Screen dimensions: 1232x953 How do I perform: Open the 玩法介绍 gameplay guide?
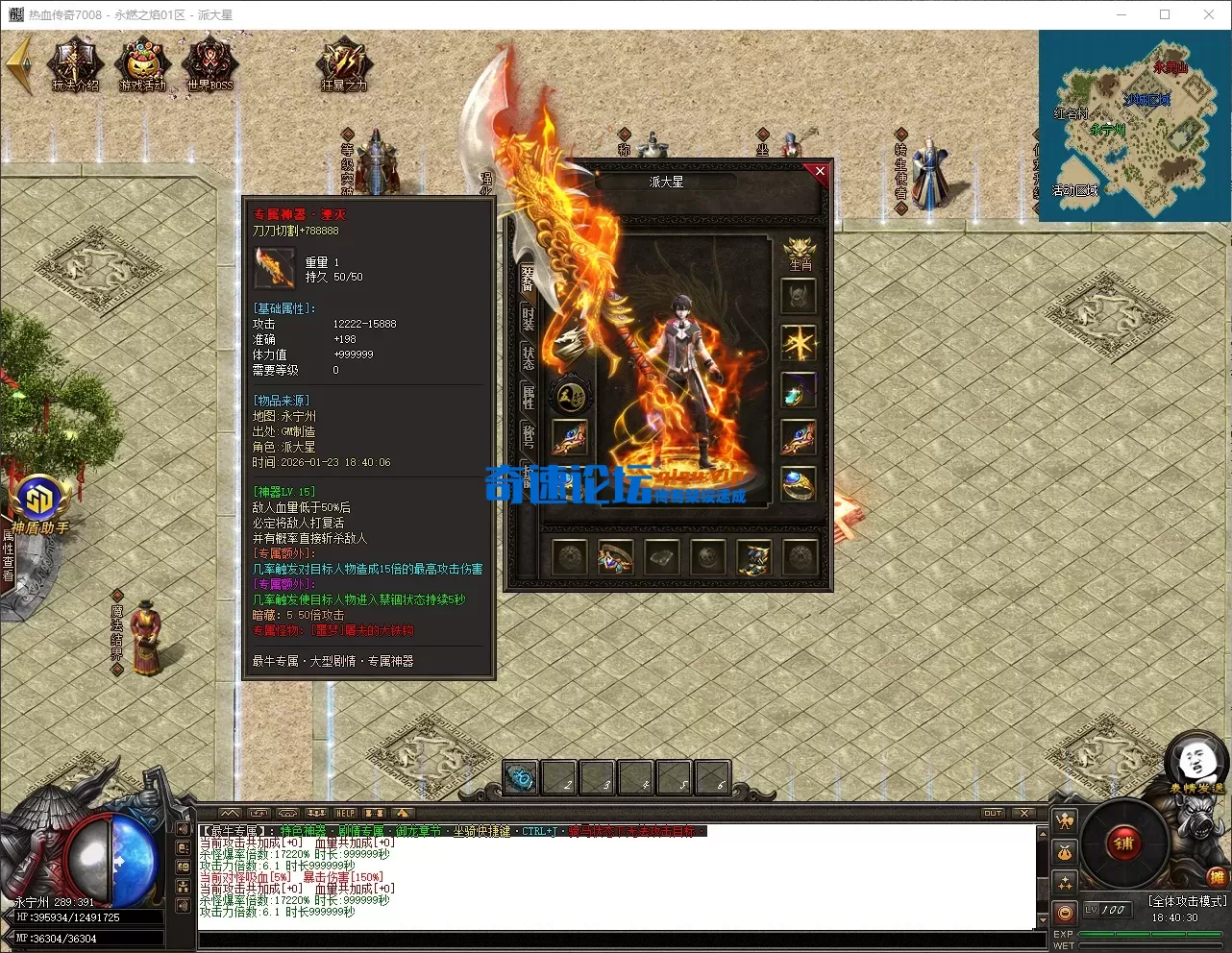pos(75,64)
